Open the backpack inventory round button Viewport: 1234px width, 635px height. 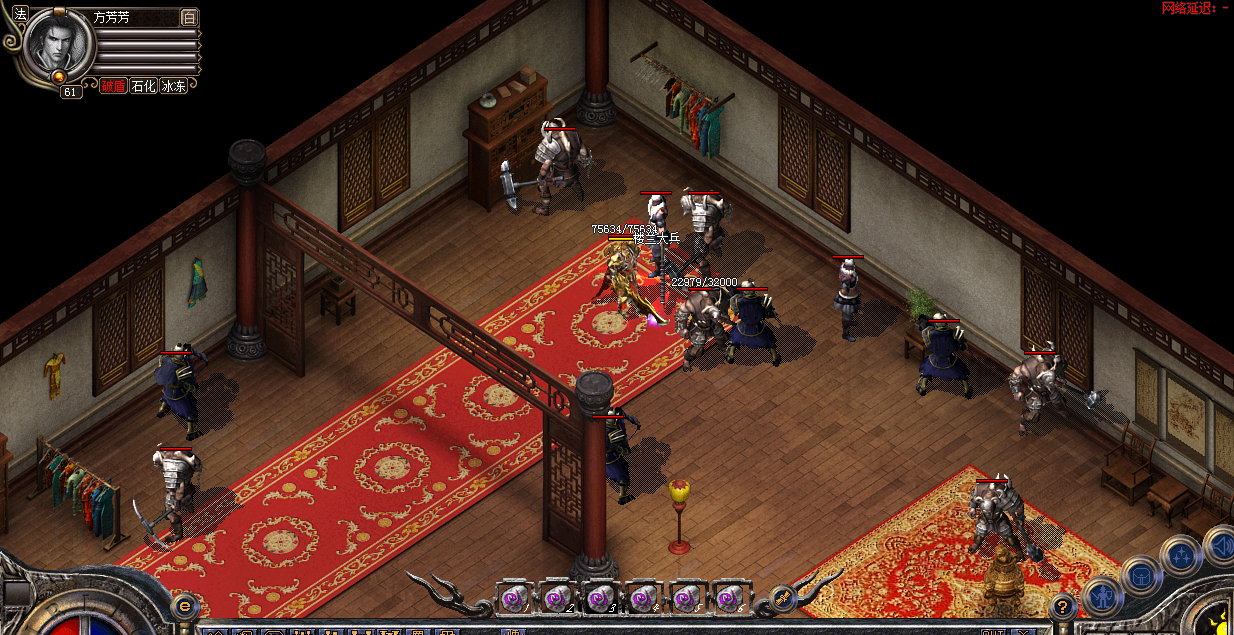(1141, 576)
